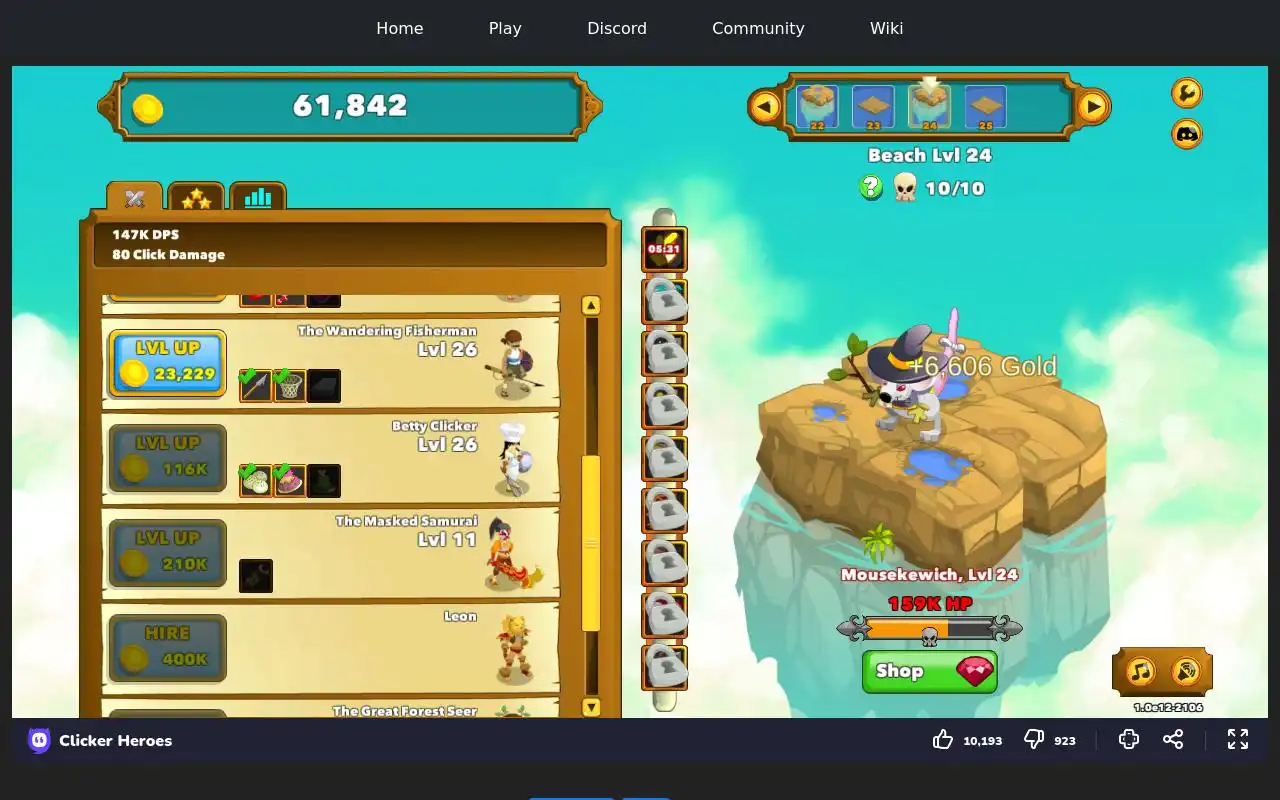Screen dimensions: 1280x800
Task: Hire Leon for 400K gold
Action: tap(167, 648)
